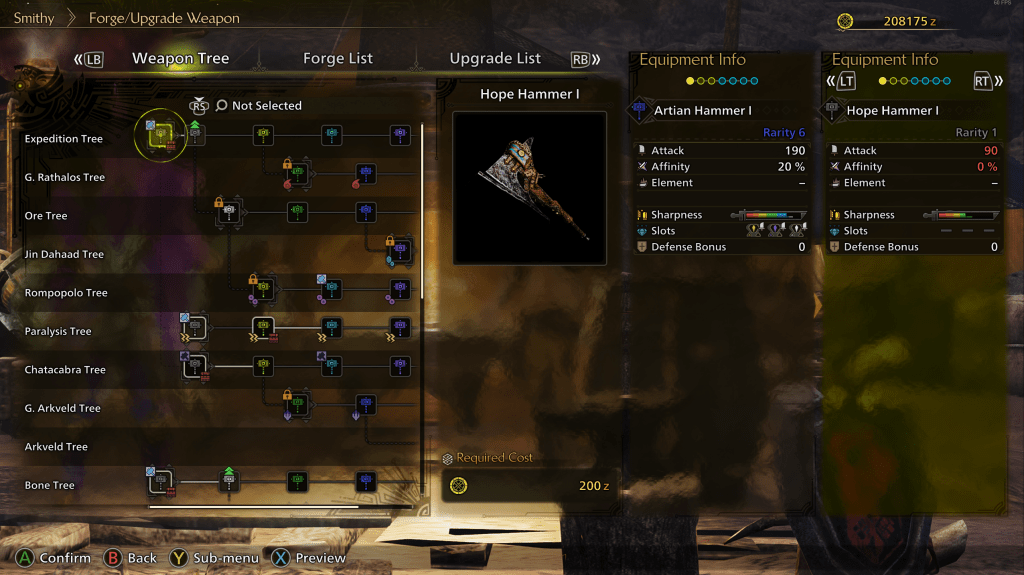Viewport: 1024px width, 575px height.
Task: Select the Bone Tree row label
Action: 50,486
